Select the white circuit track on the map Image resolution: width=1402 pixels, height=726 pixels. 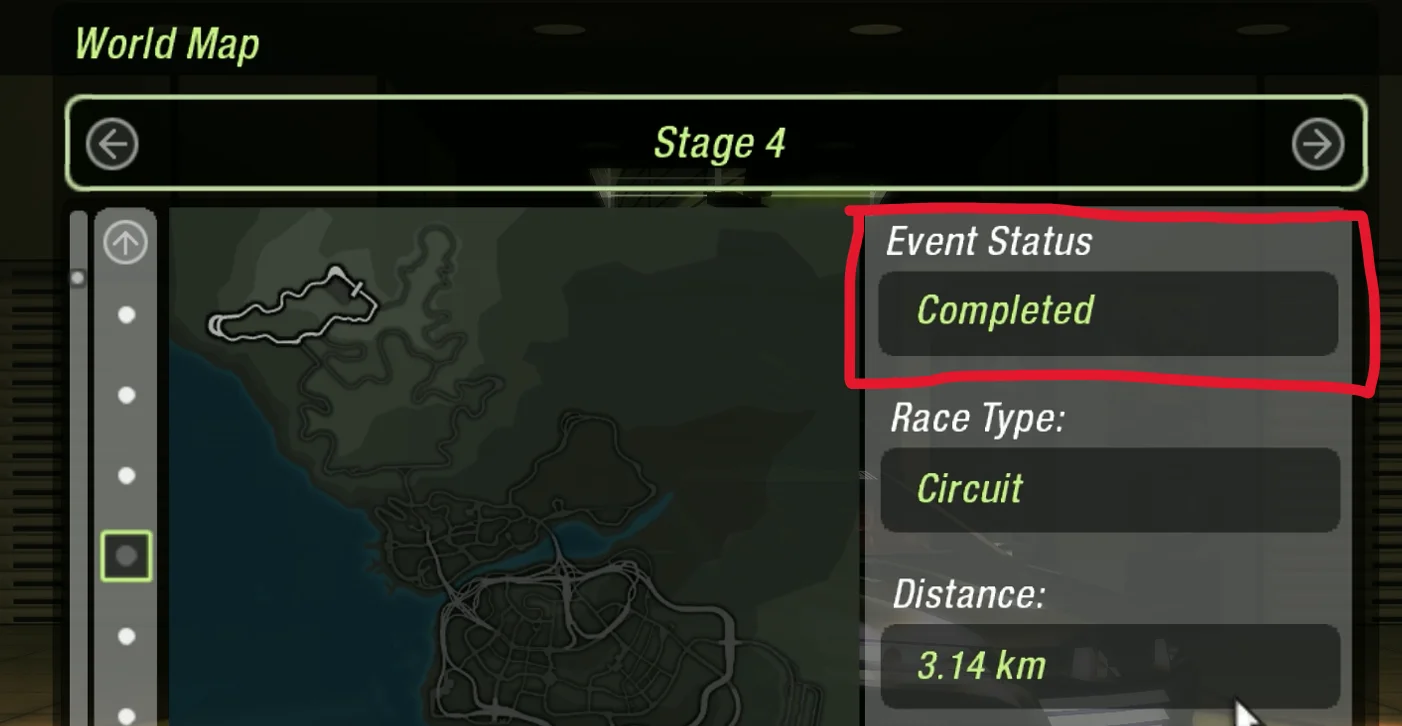click(290, 305)
